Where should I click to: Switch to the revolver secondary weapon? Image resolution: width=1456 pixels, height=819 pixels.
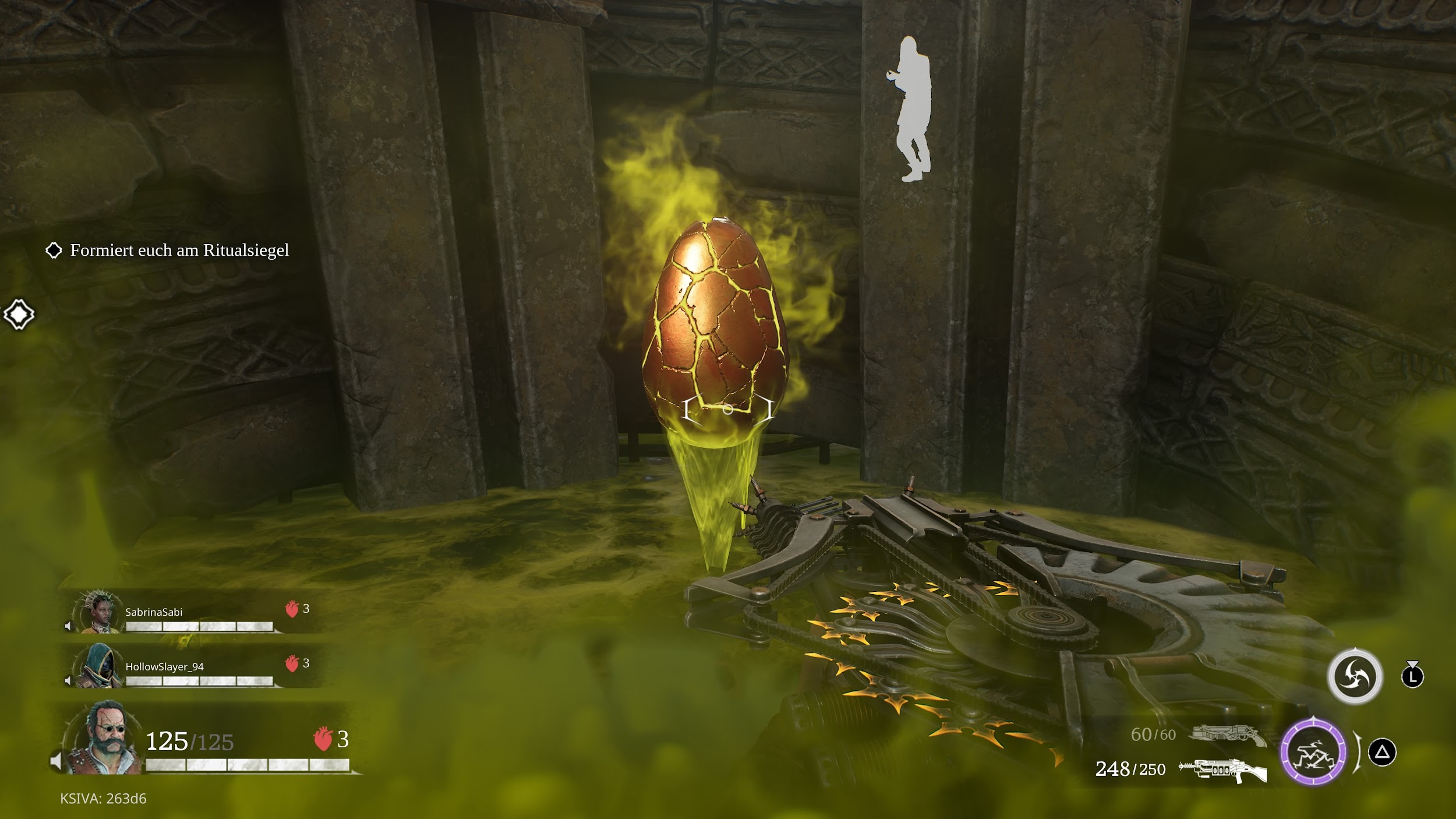click(x=1228, y=735)
